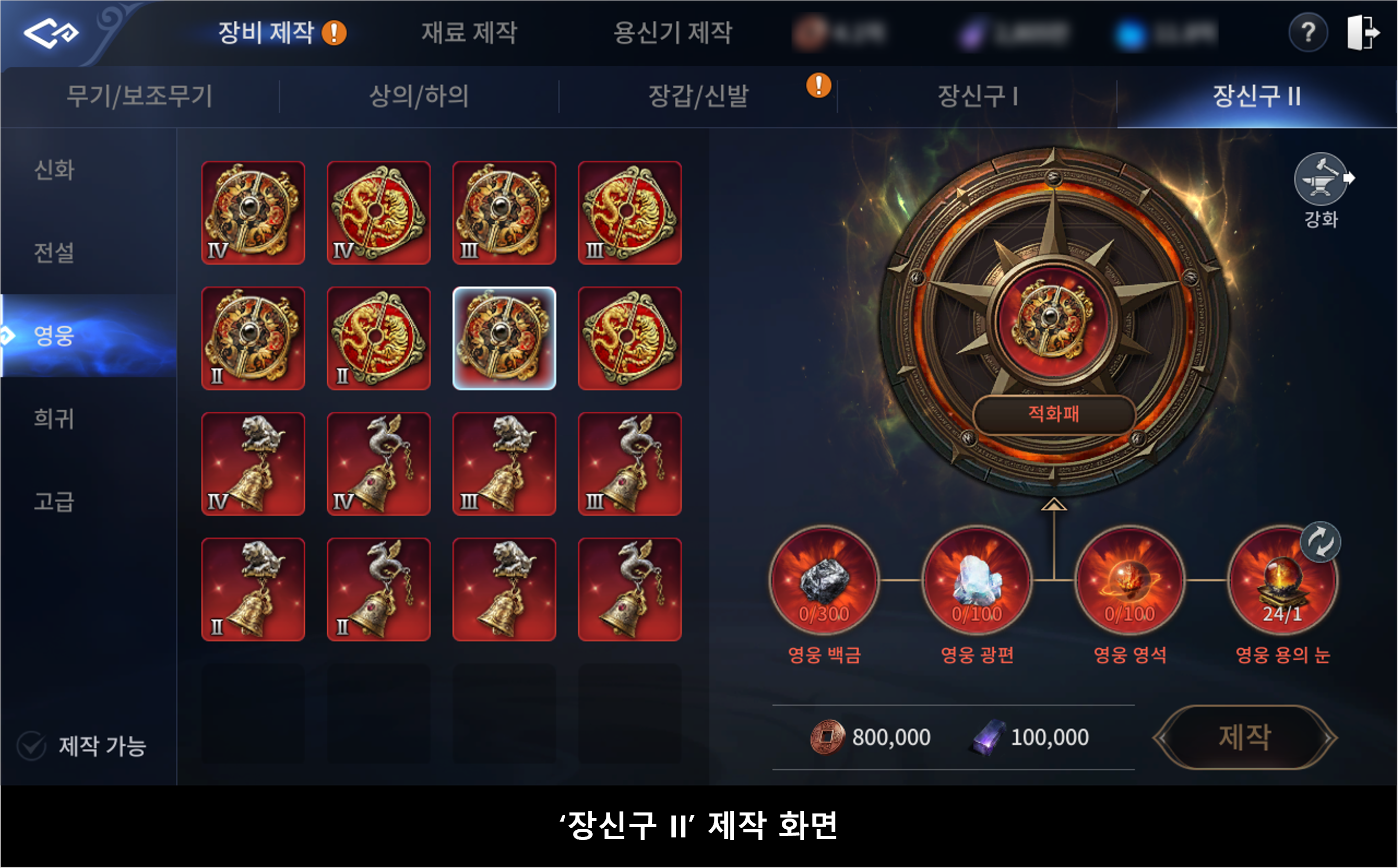1398x868 pixels.
Task: Switch to the 장신구 I category
Action: (x=978, y=96)
